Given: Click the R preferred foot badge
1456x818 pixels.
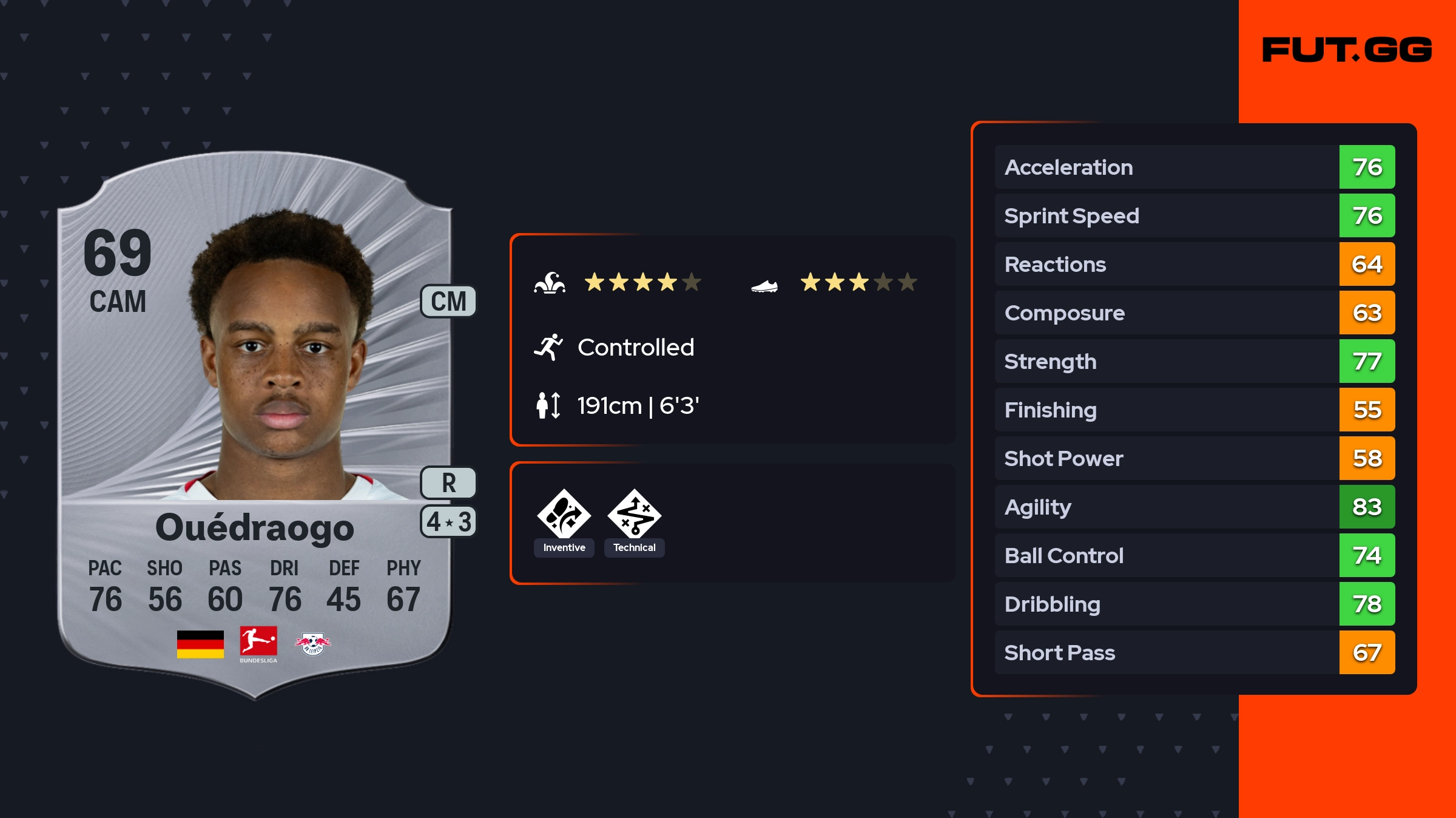Looking at the screenshot, I should [x=448, y=483].
